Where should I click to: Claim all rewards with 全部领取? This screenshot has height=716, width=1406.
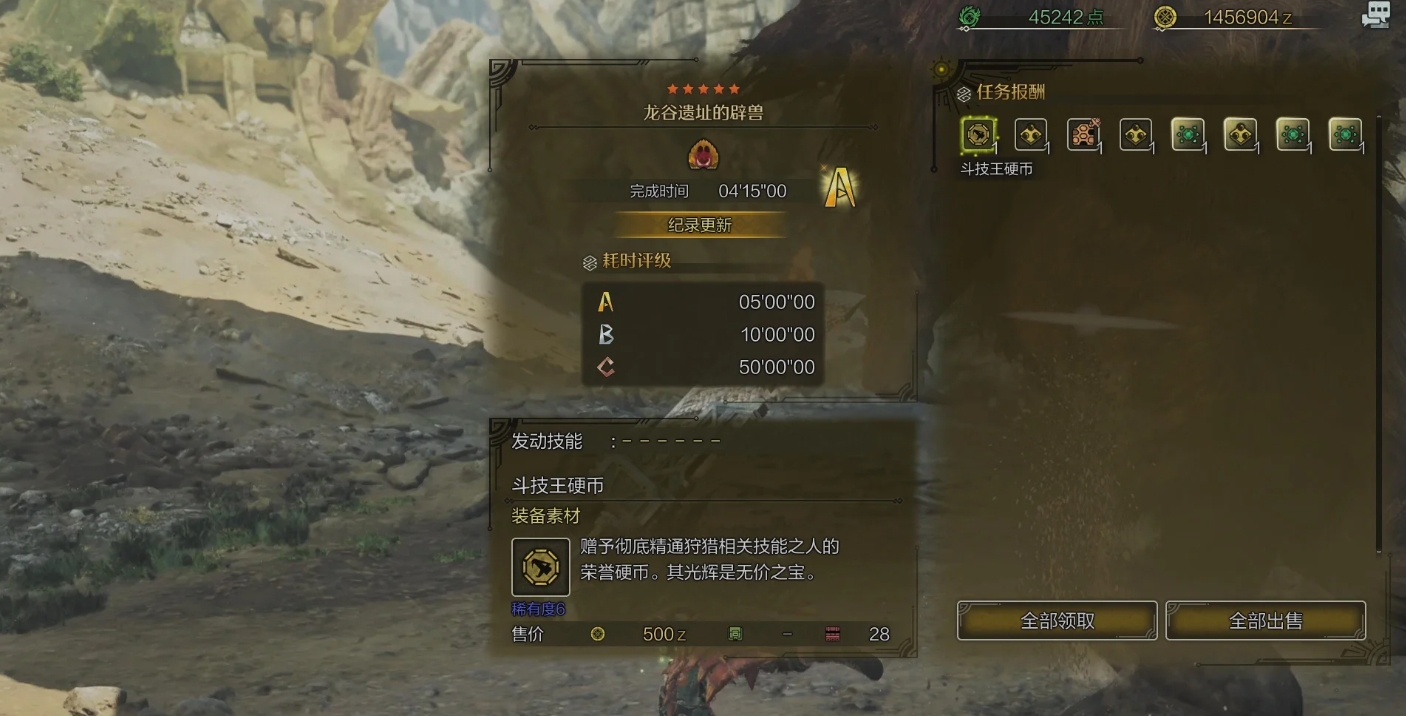click(x=1057, y=621)
